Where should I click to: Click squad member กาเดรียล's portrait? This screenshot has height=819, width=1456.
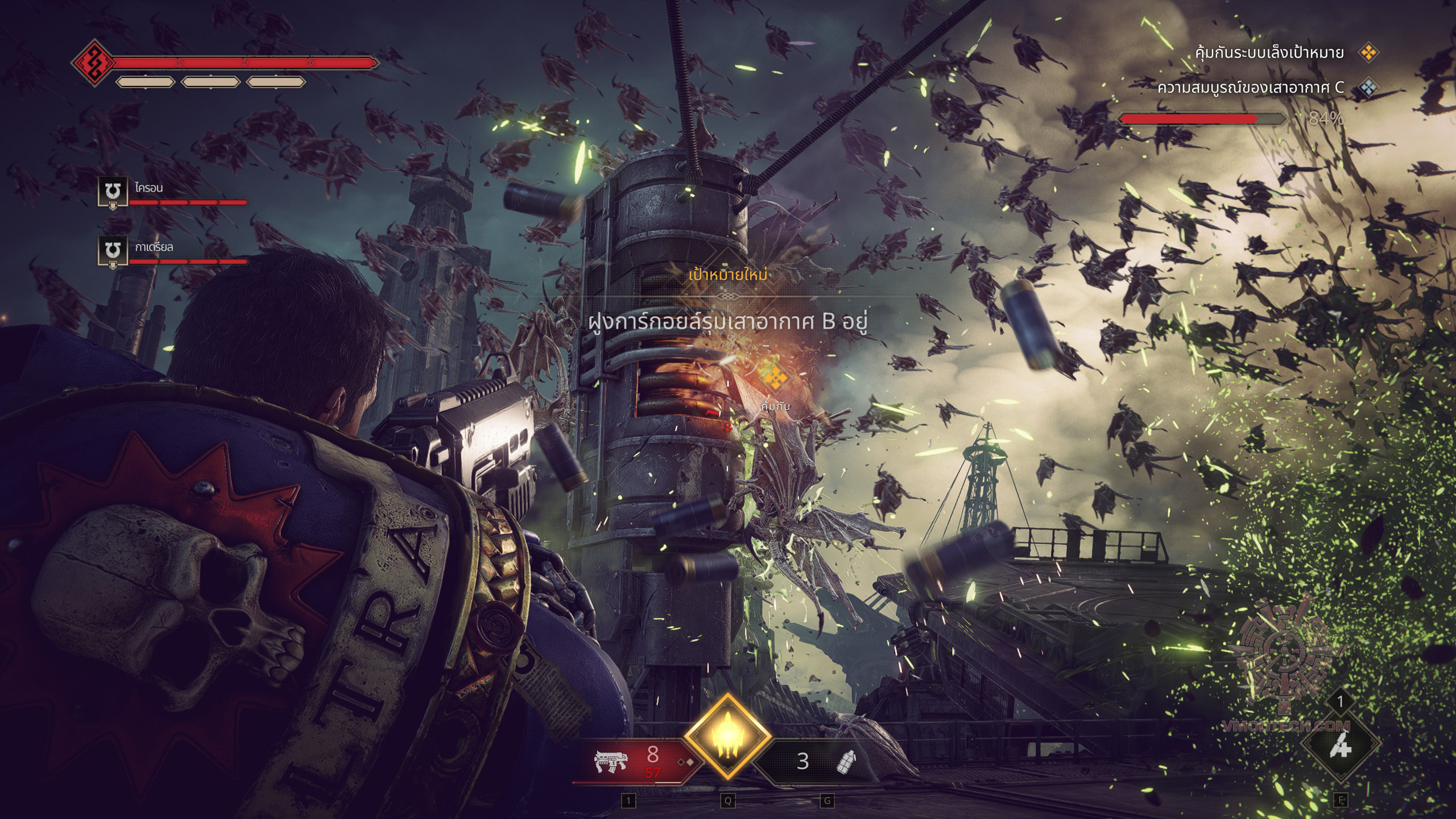coord(113,251)
